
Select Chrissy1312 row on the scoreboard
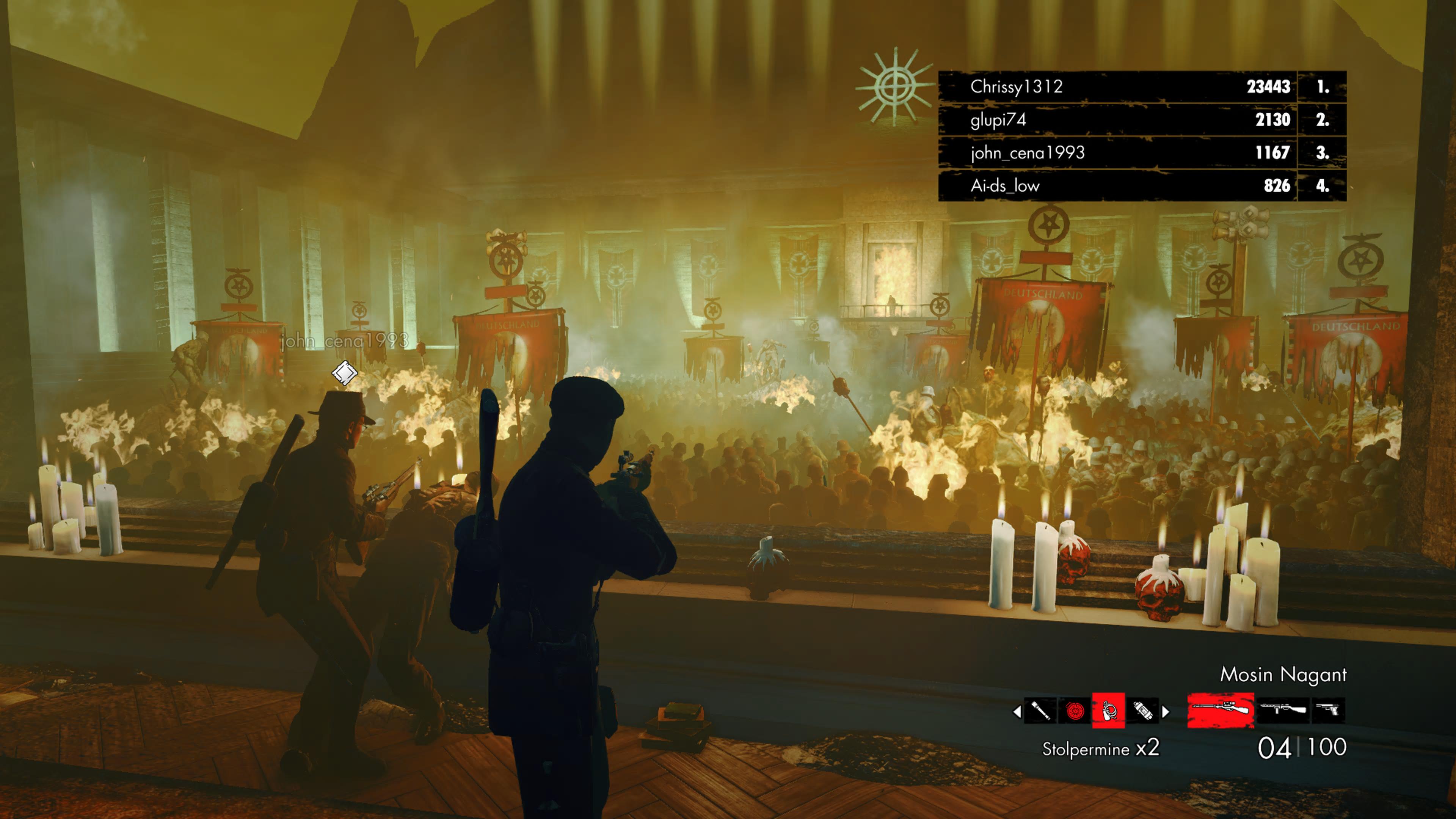[1142, 86]
